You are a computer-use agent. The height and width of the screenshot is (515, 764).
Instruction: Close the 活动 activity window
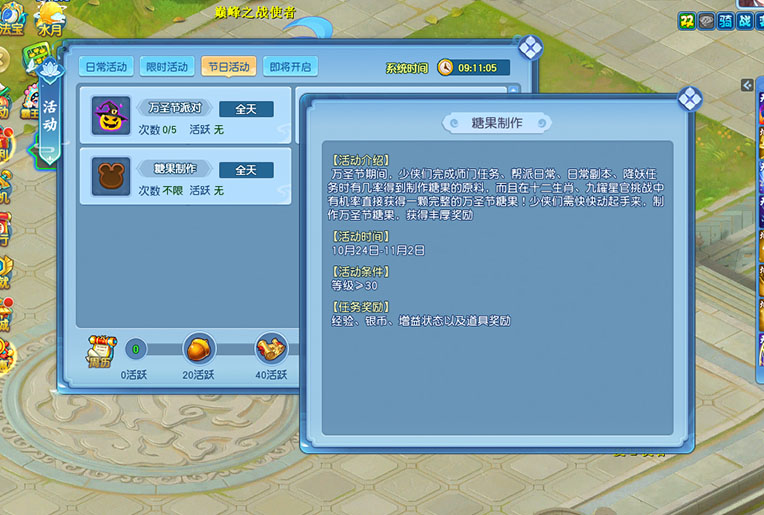tap(530, 46)
